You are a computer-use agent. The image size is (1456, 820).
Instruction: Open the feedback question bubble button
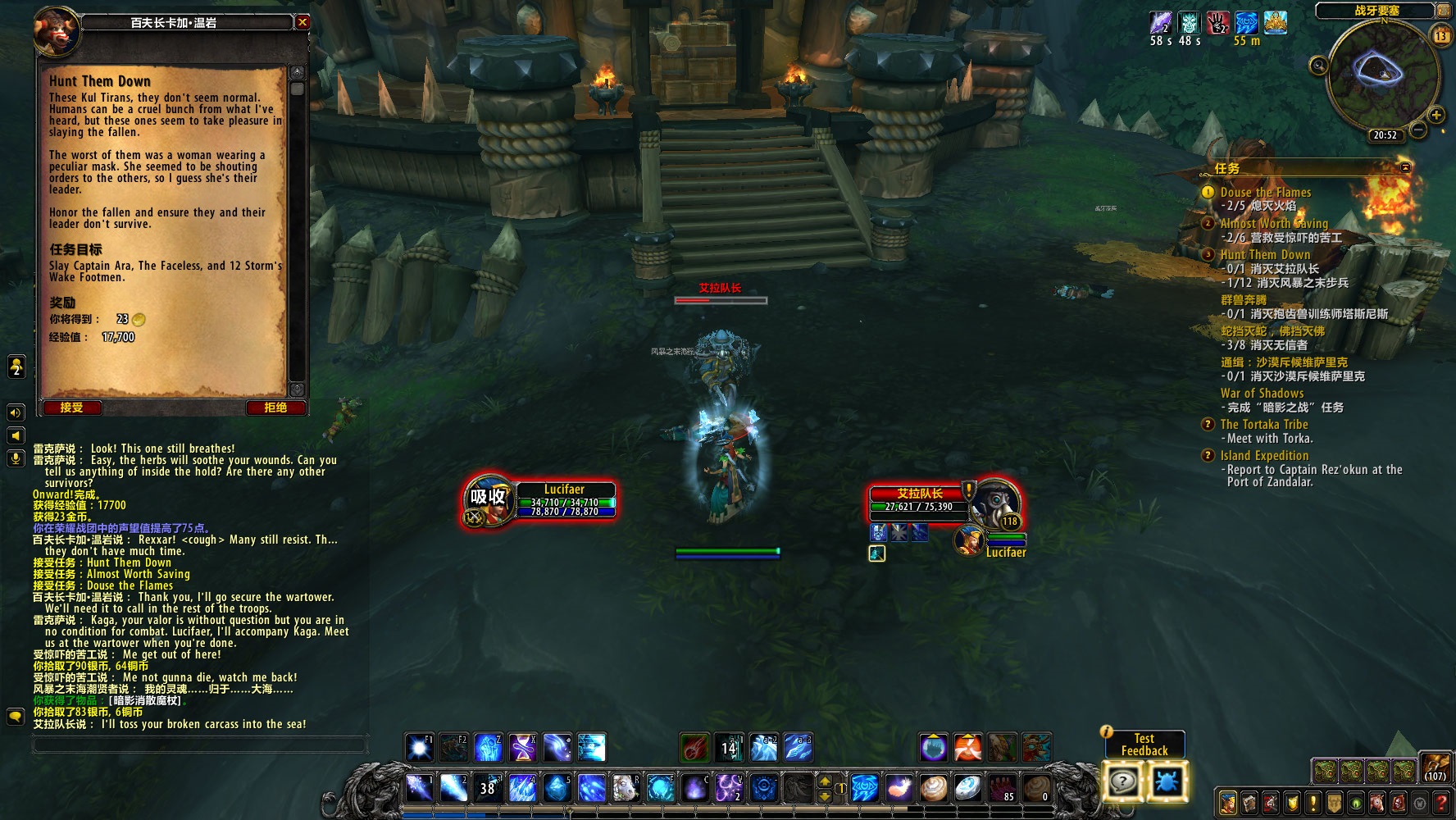[x=1122, y=782]
